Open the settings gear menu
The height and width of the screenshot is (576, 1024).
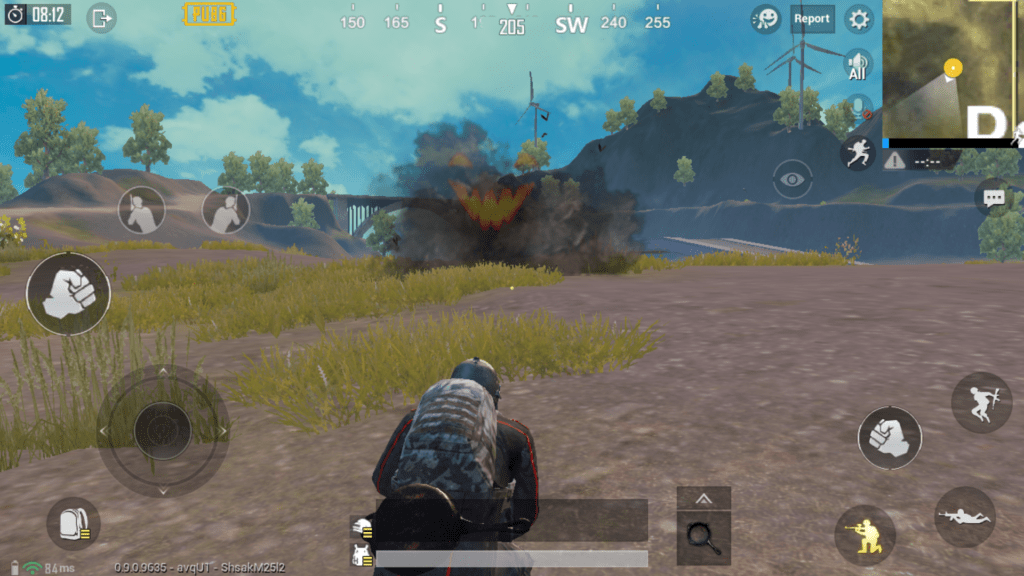[x=859, y=19]
